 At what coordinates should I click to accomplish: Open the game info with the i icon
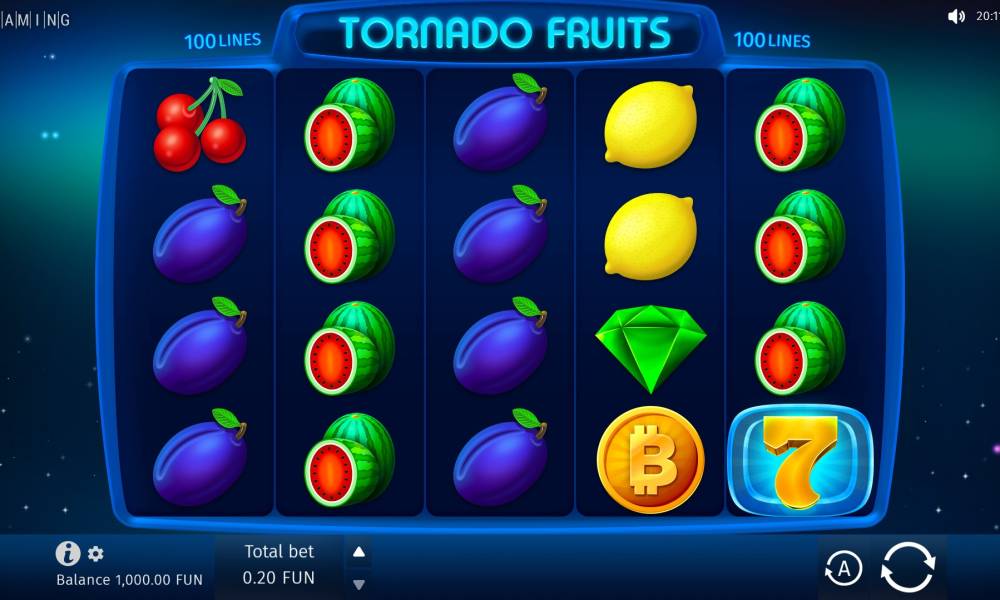point(68,553)
